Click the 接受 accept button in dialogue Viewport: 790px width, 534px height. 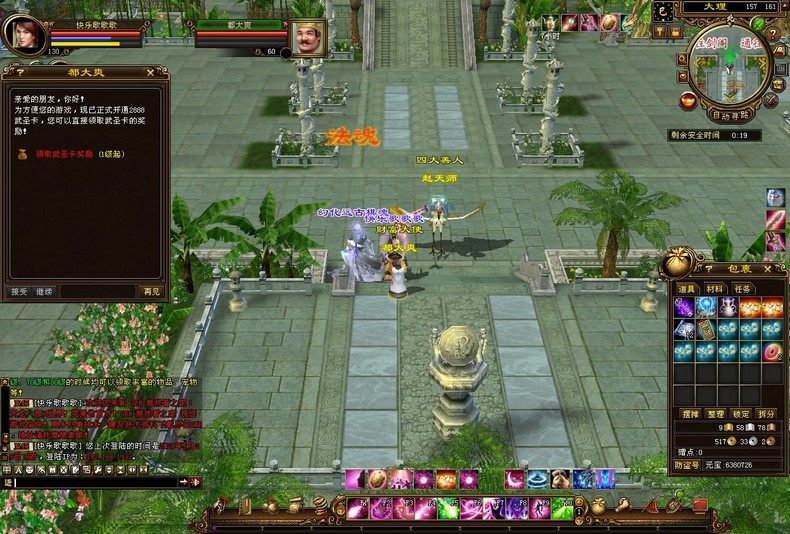(19, 291)
